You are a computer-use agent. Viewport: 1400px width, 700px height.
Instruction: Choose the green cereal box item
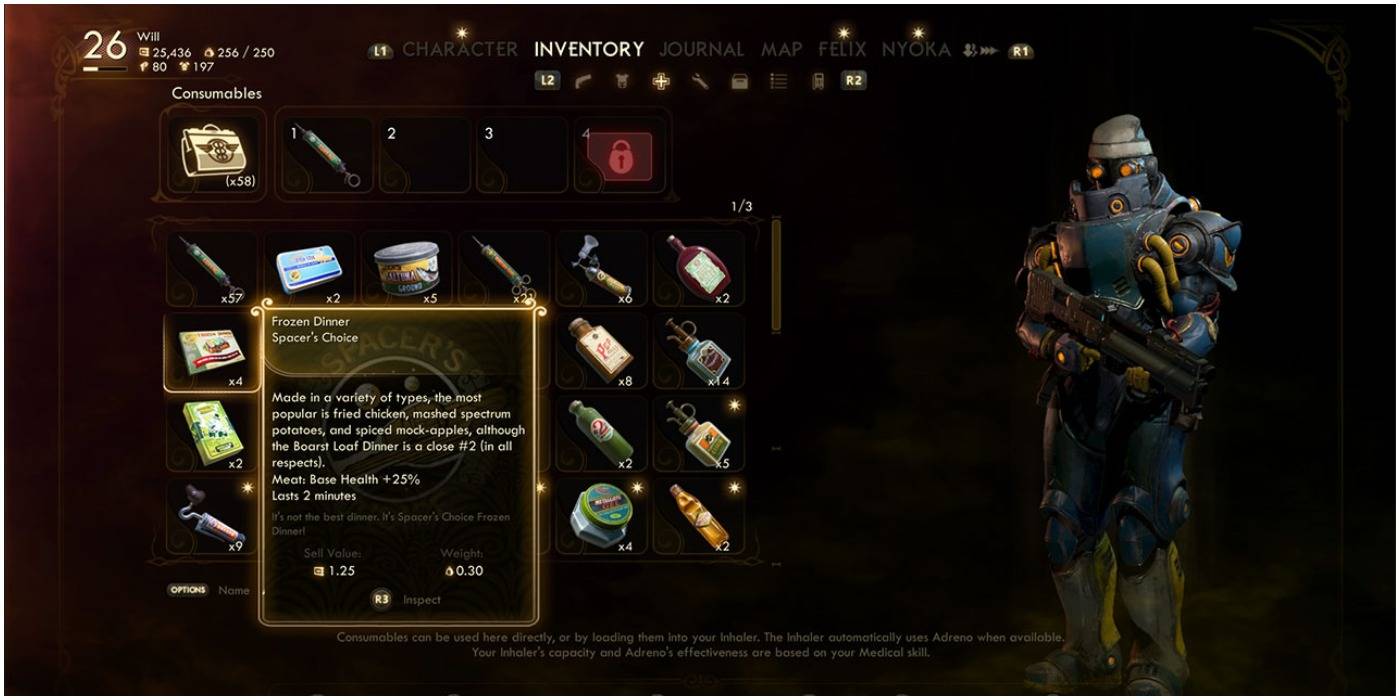pos(209,434)
